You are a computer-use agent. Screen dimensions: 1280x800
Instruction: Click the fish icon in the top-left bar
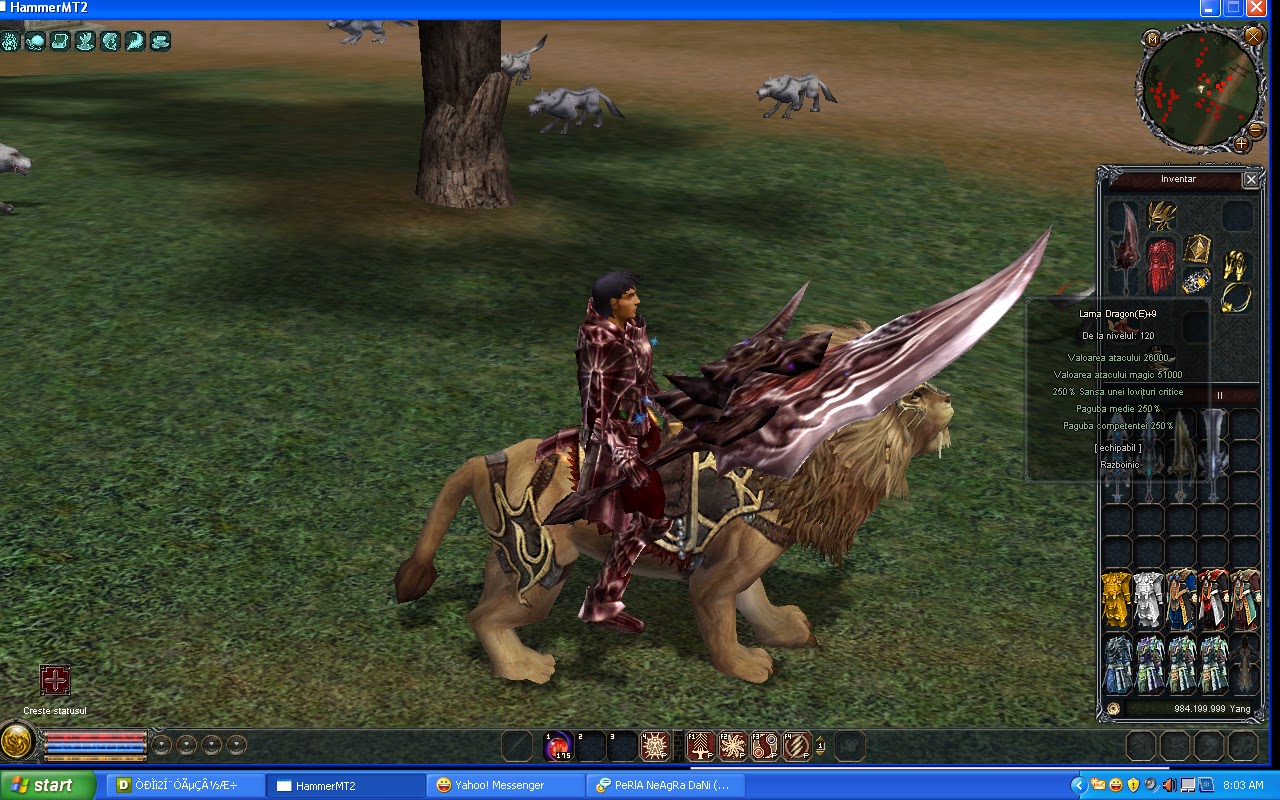click(111, 41)
